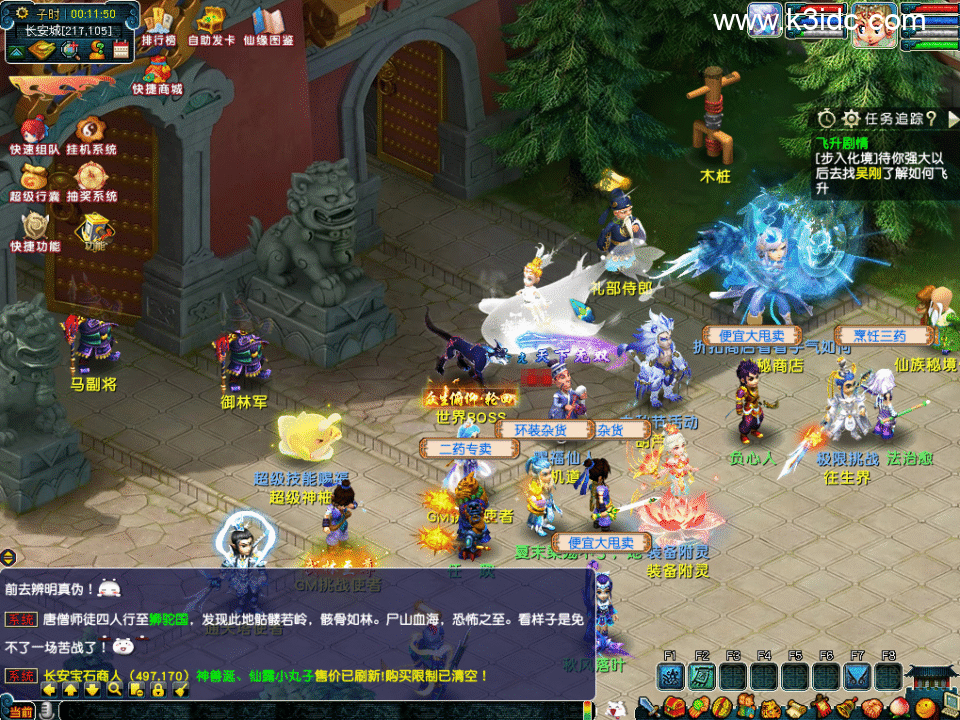Image resolution: width=960 pixels, height=720 pixels.
Task: Activate the F7 wings skill slot
Action: (857, 677)
